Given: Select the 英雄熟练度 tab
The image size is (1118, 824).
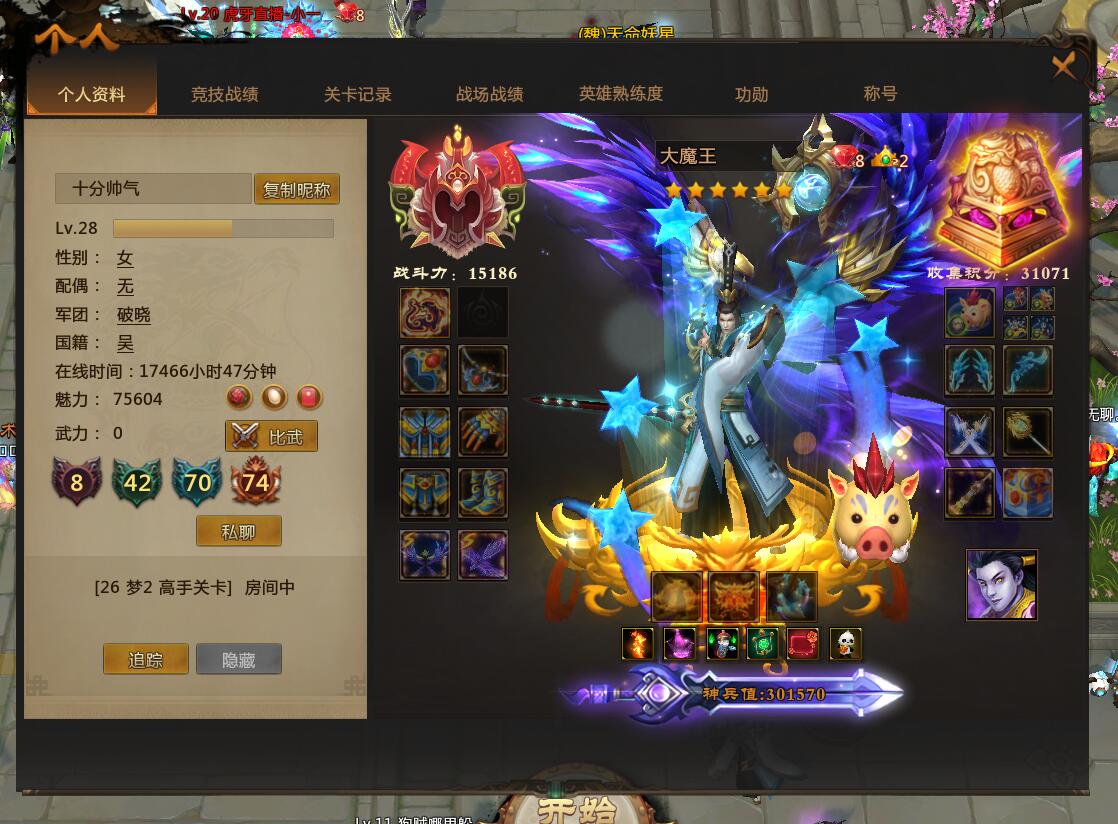Looking at the screenshot, I should [x=621, y=94].
